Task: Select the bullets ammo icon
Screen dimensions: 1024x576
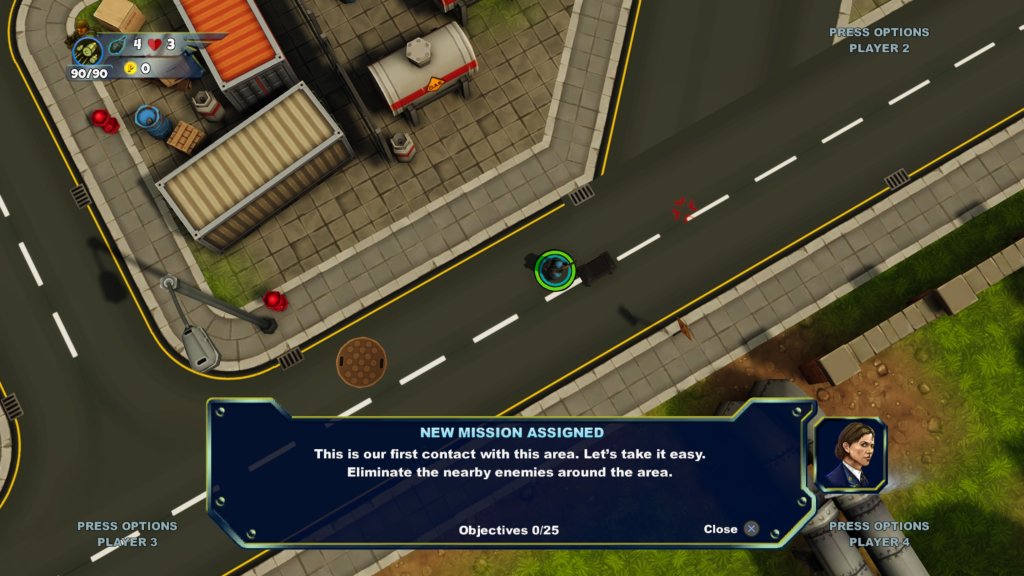Action: (x=88, y=50)
